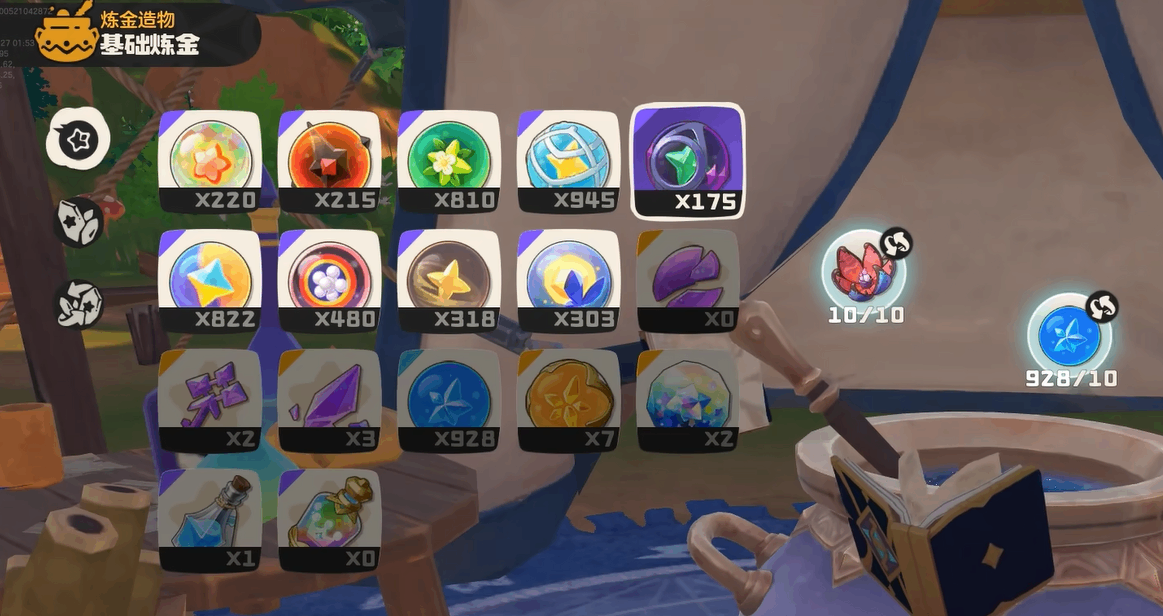Swap the blue star ingredient 928/10
Screen dimensions: 1163x616
click(x=1101, y=307)
